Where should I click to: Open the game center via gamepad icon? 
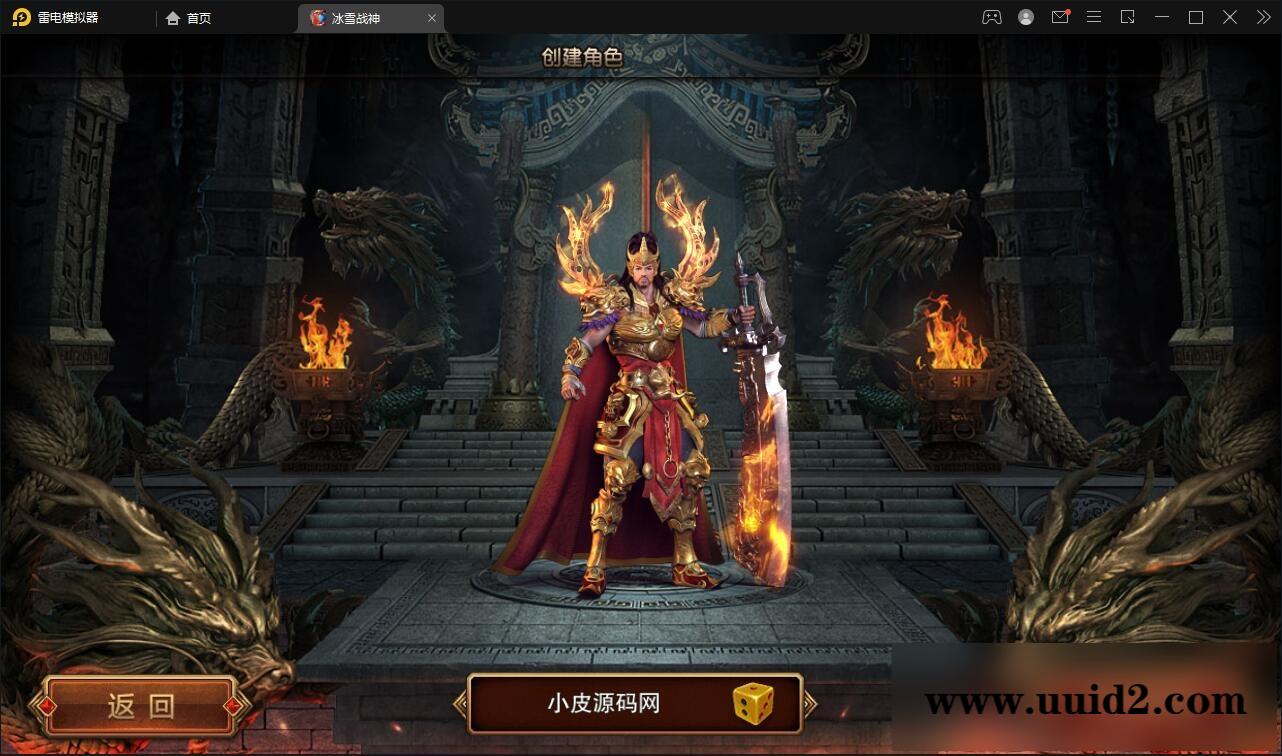991,17
